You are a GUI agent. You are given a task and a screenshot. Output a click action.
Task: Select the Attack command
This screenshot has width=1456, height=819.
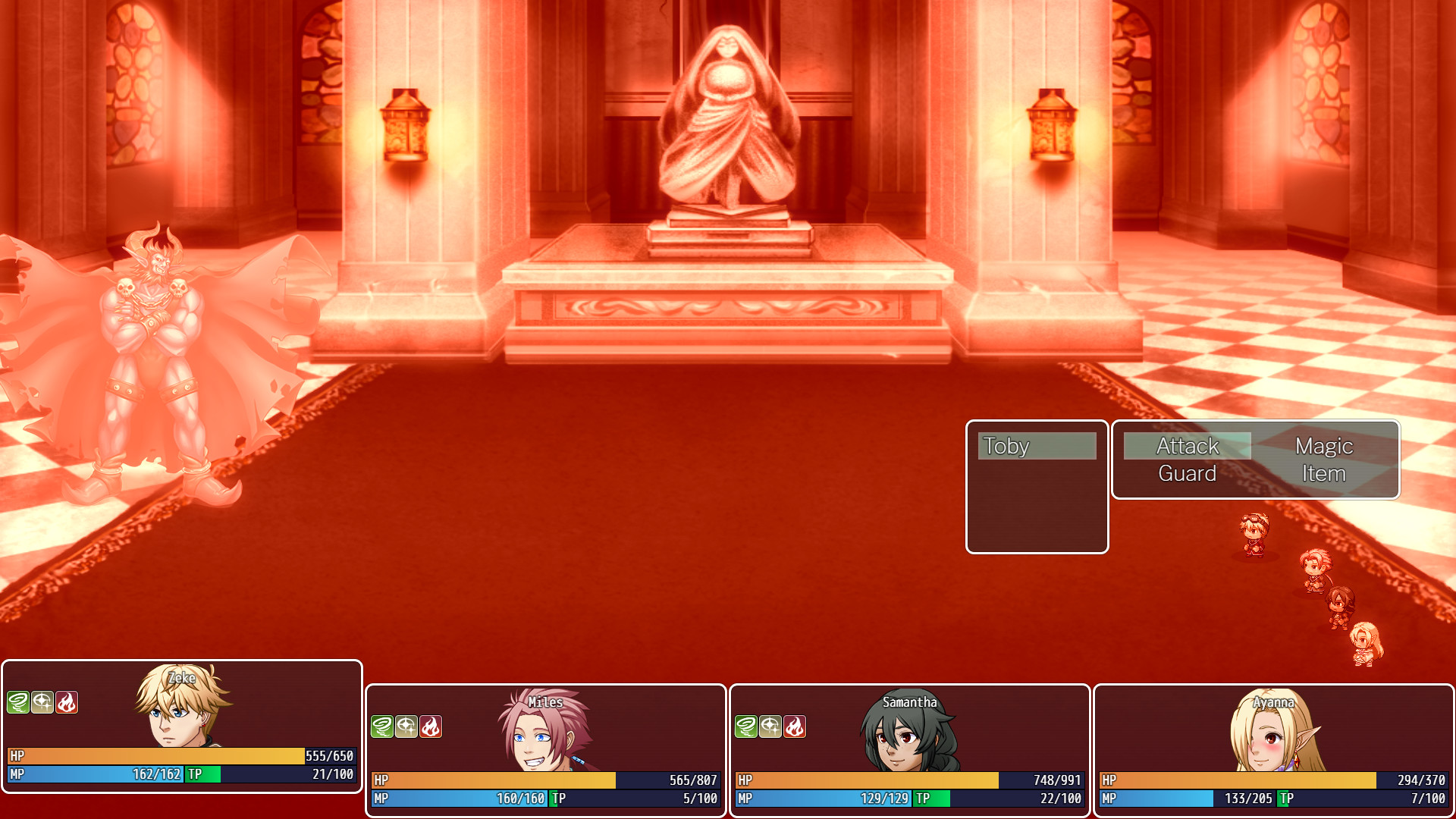pos(1187,446)
